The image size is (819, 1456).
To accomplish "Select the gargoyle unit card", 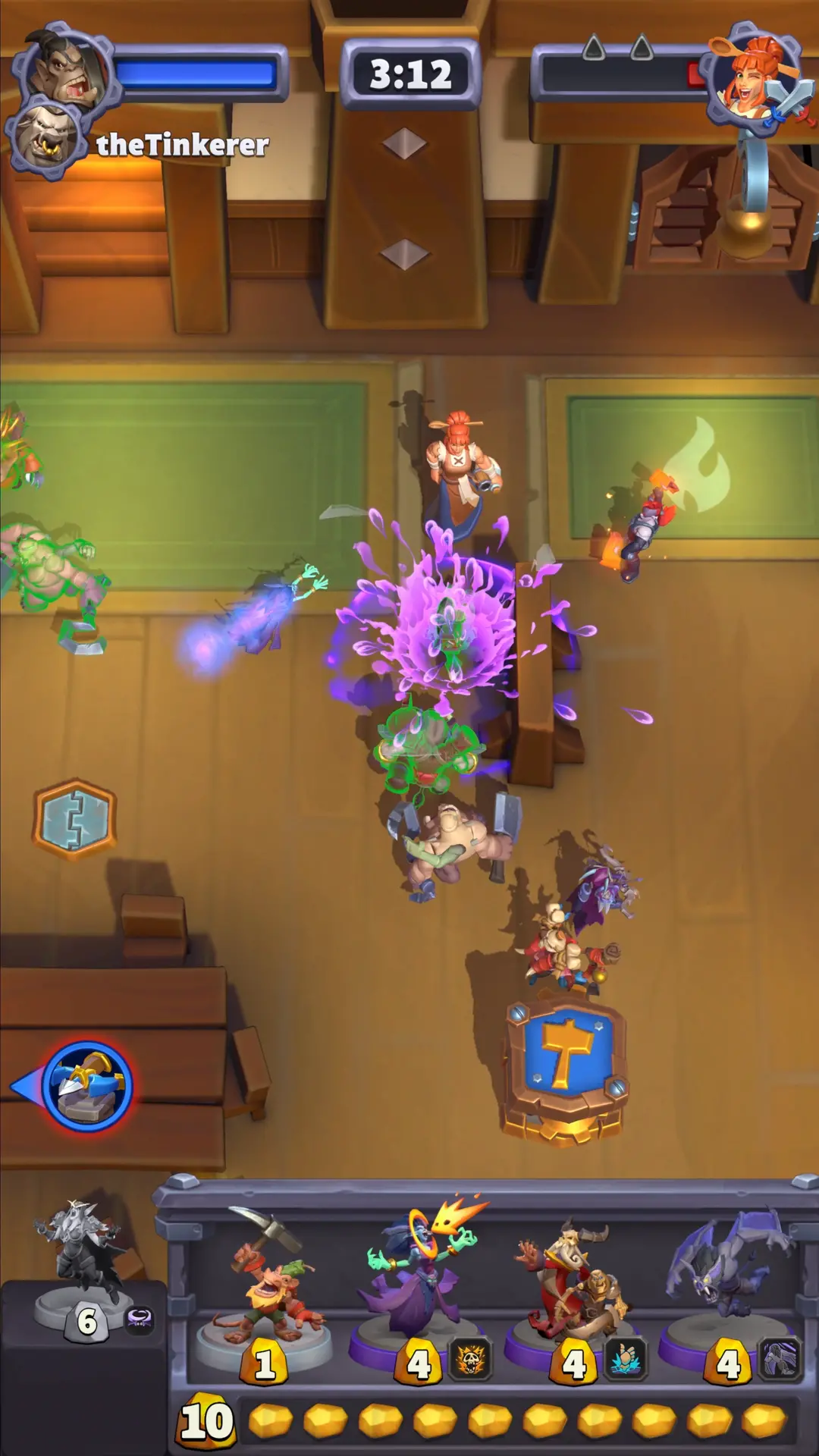I will click(728, 1289).
